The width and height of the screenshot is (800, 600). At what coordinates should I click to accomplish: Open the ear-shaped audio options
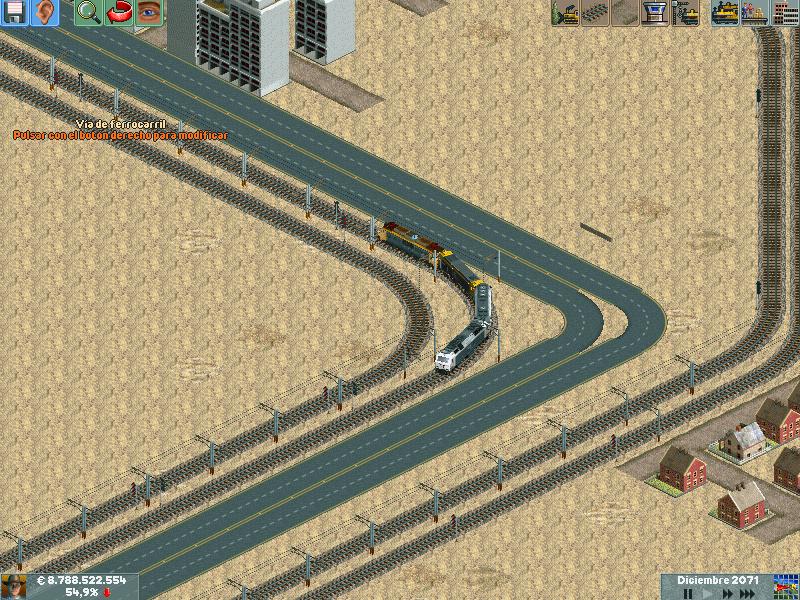tap(44, 12)
